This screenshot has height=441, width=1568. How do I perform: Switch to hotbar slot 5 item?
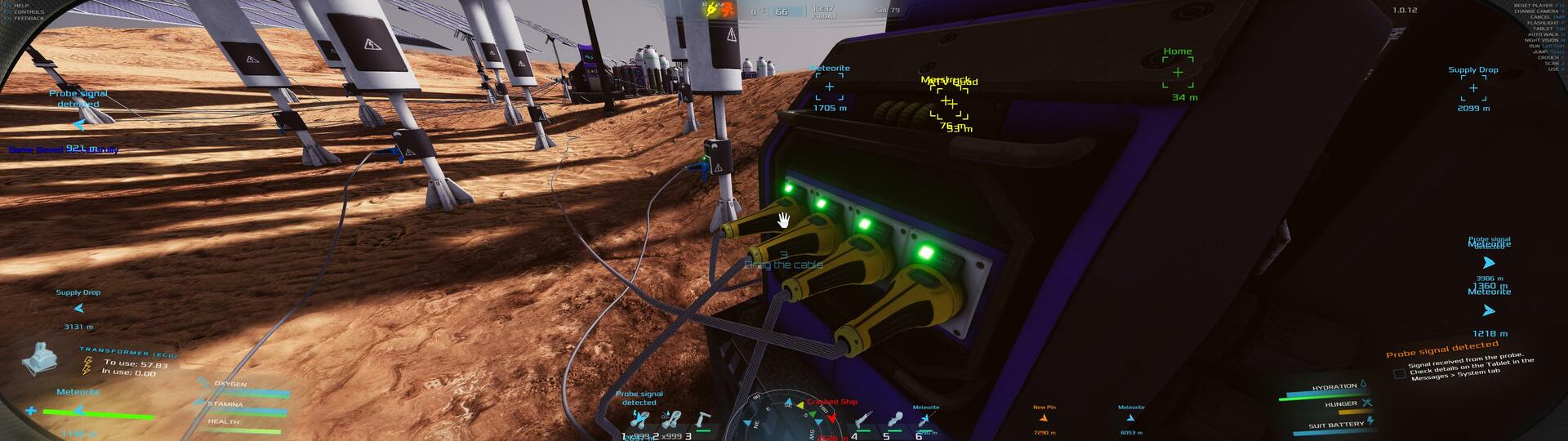coord(894,421)
